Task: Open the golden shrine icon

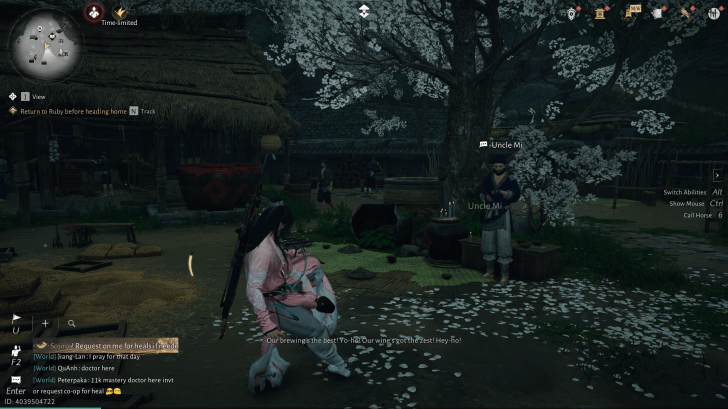Action: click(x=602, y=12)
